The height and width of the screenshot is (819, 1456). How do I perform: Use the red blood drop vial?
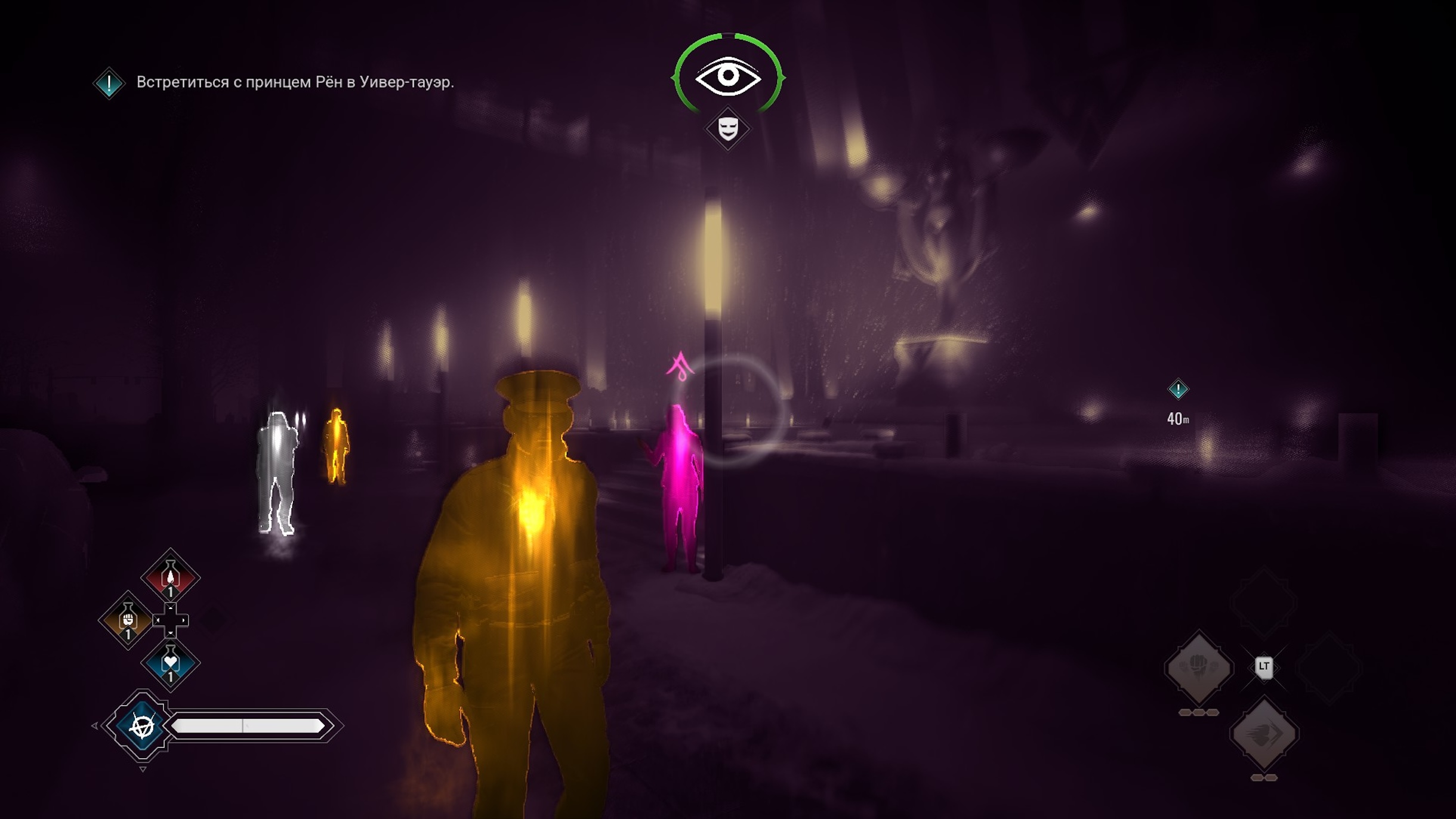(170, 577)
